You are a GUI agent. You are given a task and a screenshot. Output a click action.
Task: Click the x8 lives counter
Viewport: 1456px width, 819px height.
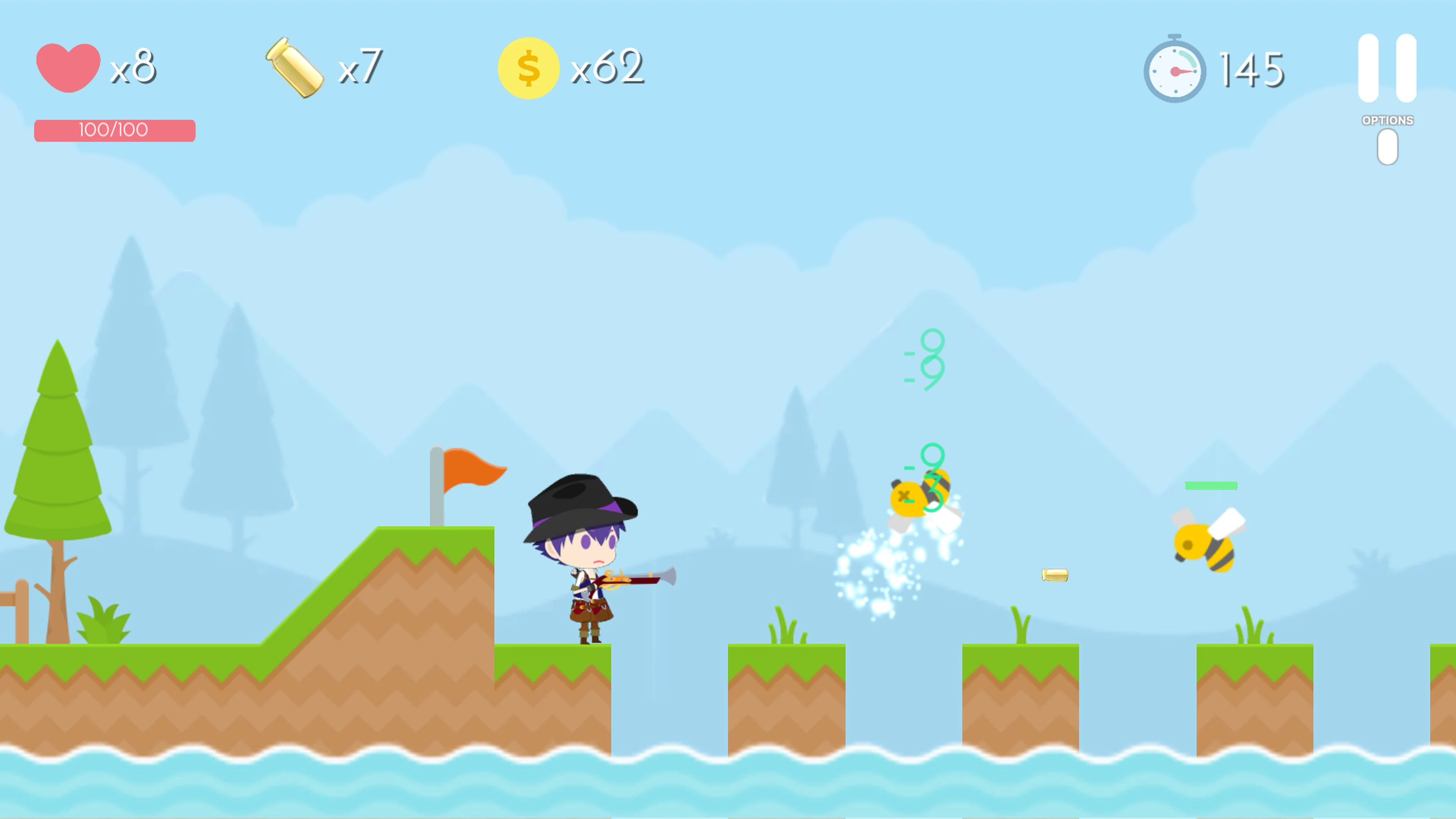[133, 67]
